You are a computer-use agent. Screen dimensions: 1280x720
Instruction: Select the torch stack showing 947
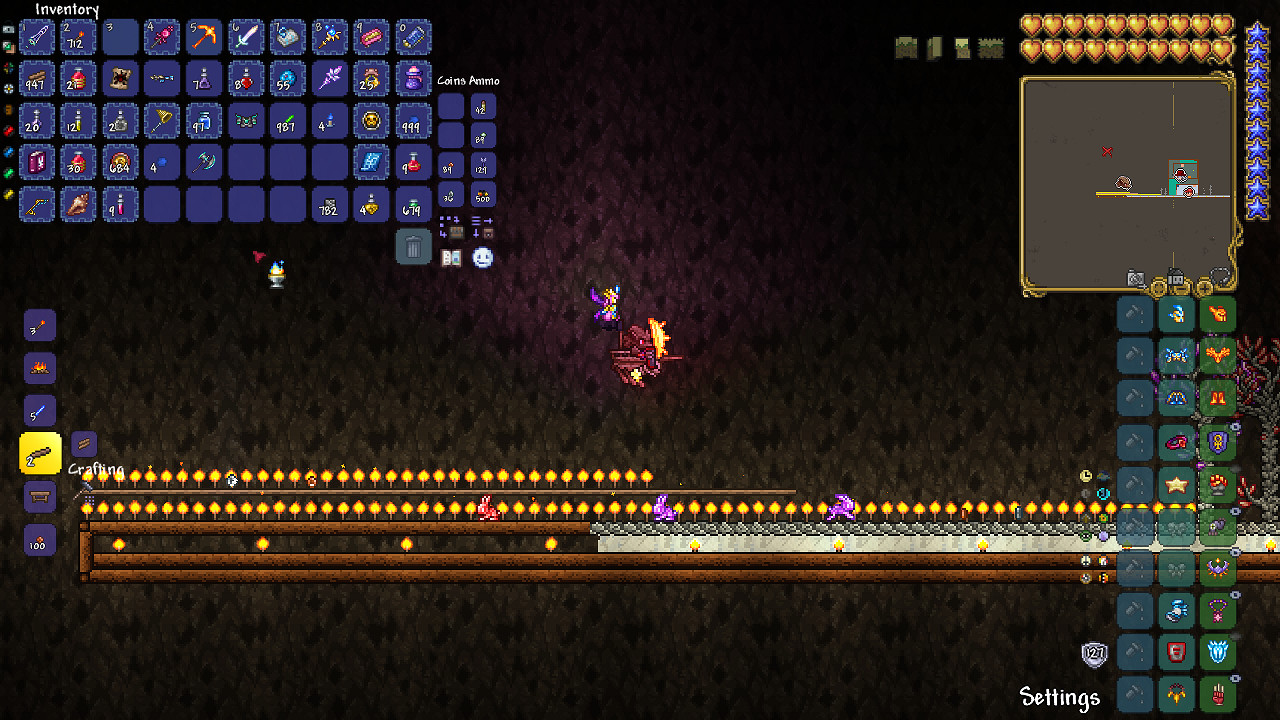pyautogui.click(x=37, y=79)
